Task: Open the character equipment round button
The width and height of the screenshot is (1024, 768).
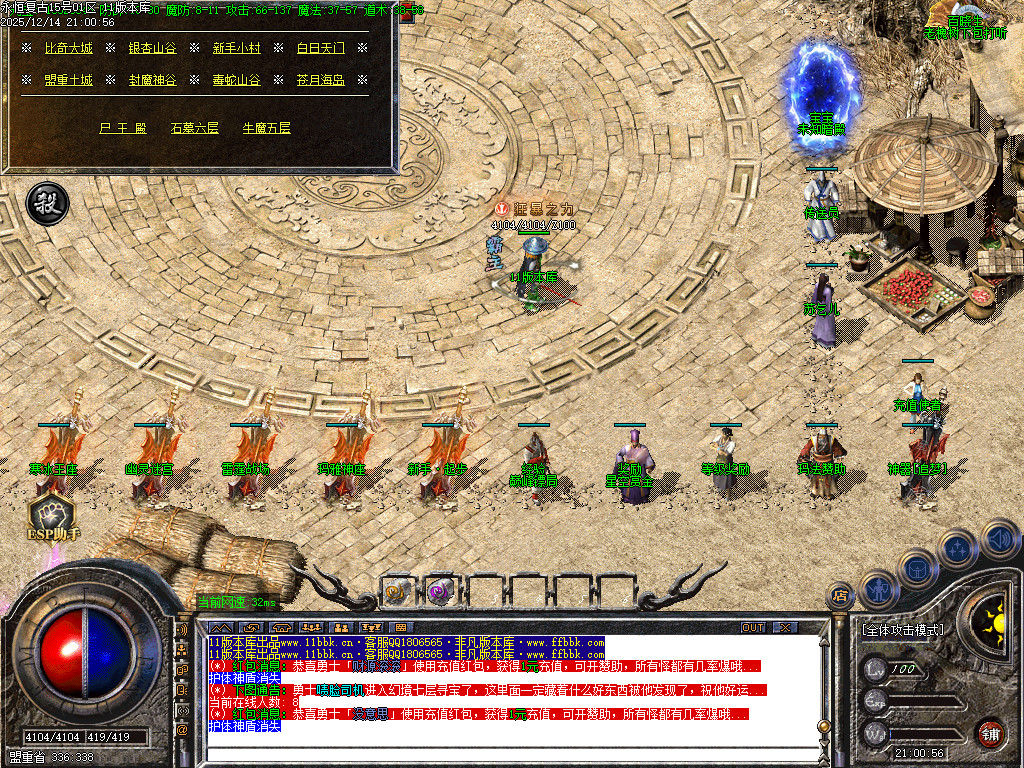Action: [878, 588]
